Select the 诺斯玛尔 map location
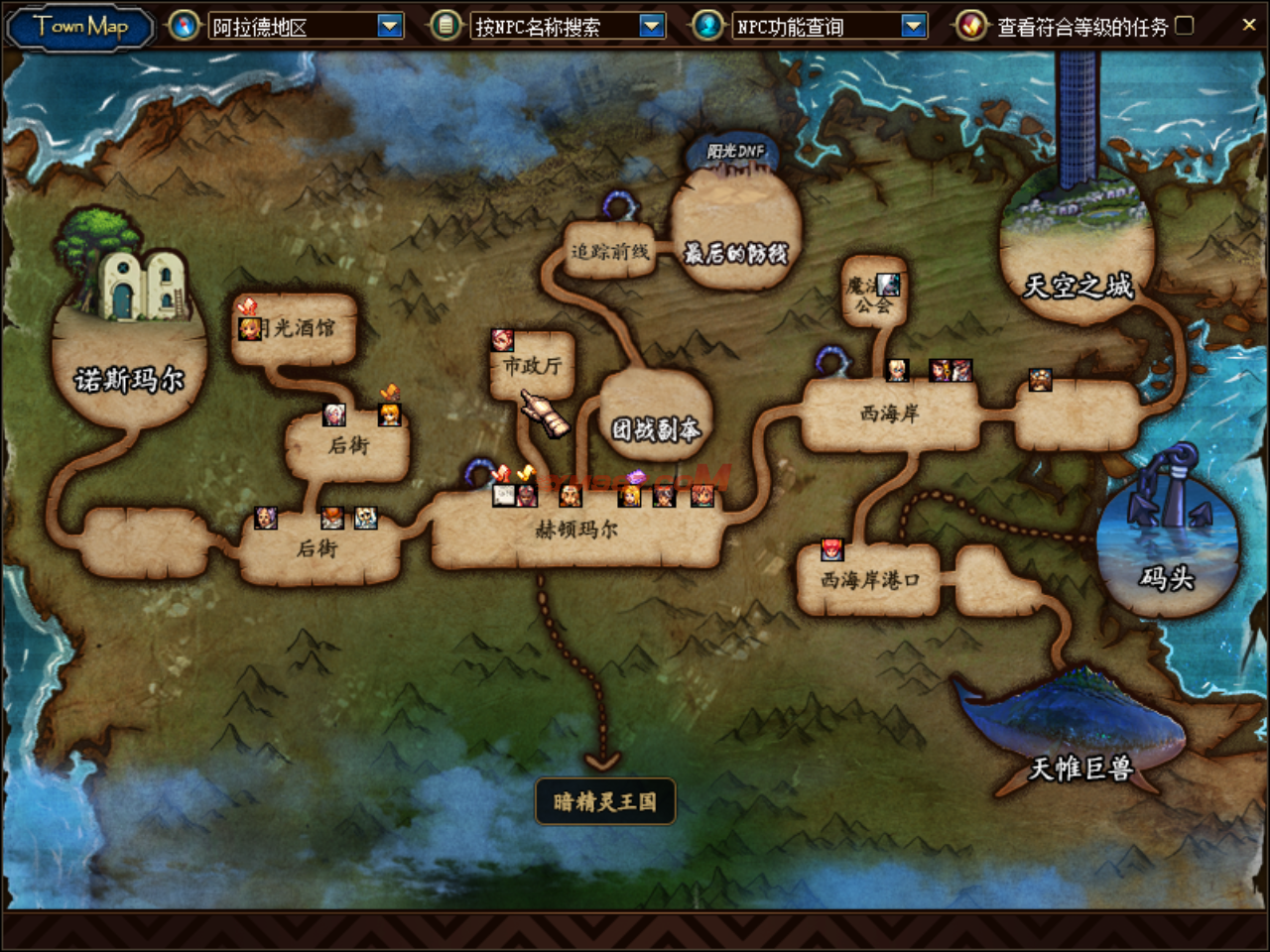1270x952 pixels. pos(129,377)
